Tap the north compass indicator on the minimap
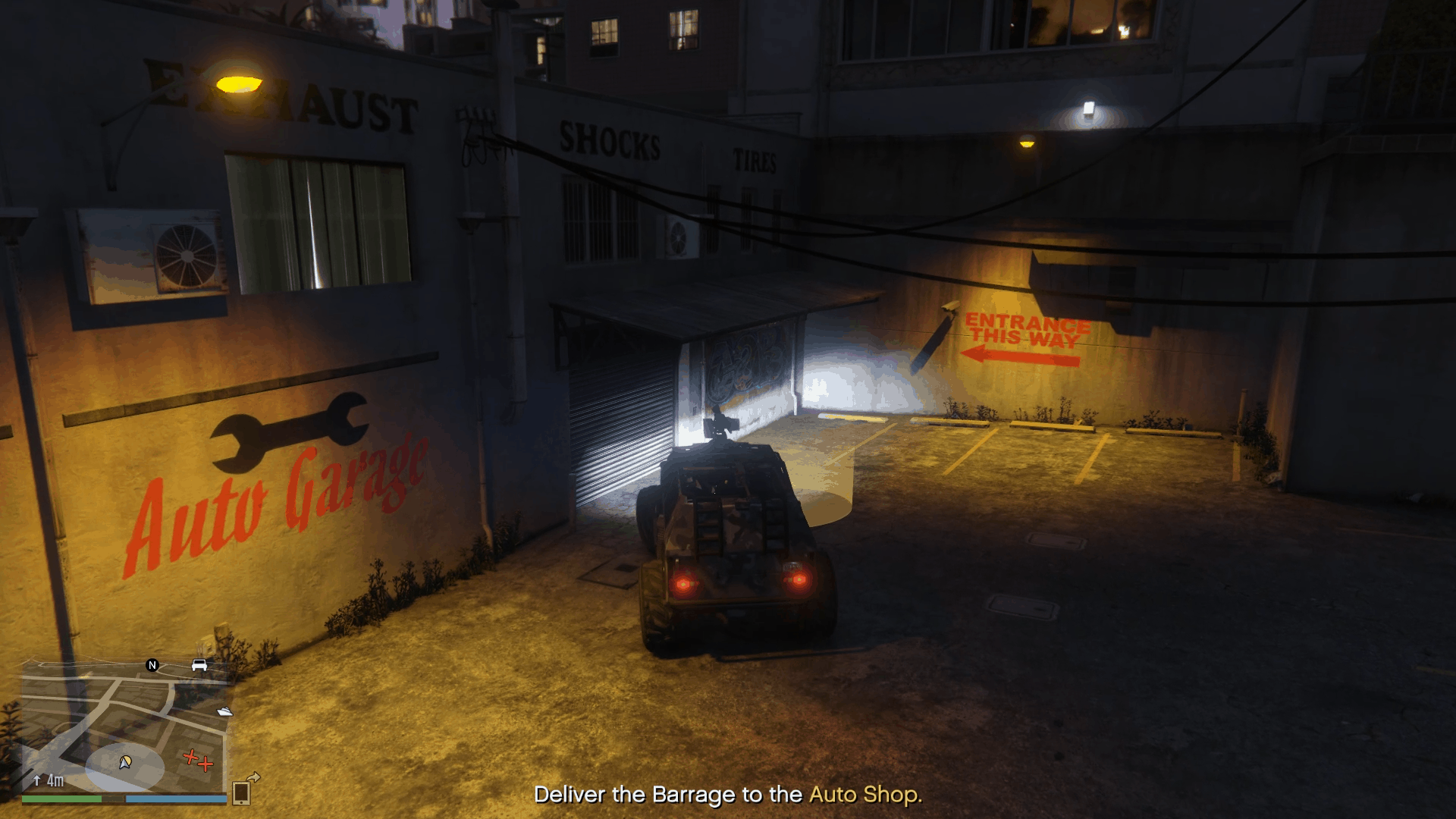Screen dimensions: 1456x819 [x=152, y=666]
